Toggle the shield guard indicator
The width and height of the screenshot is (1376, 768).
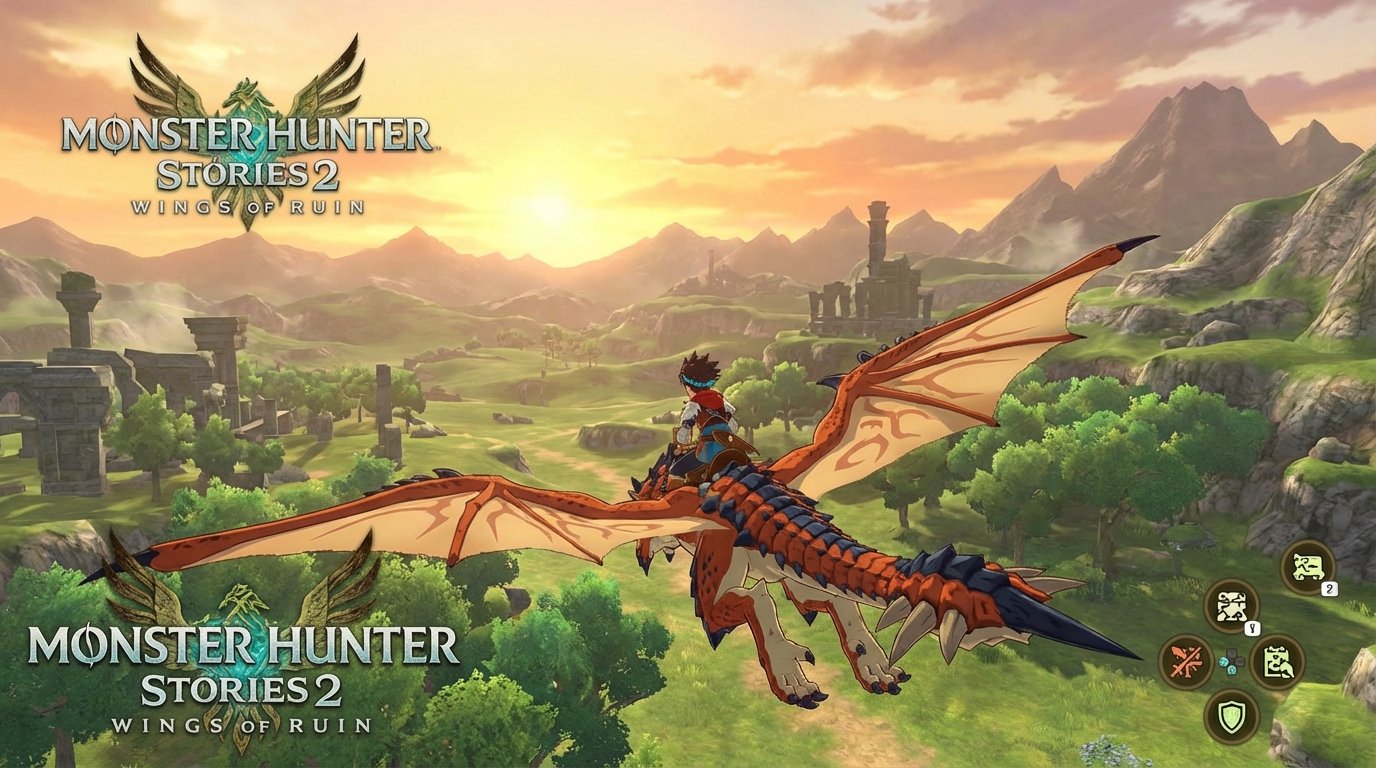pos(1232,713)
